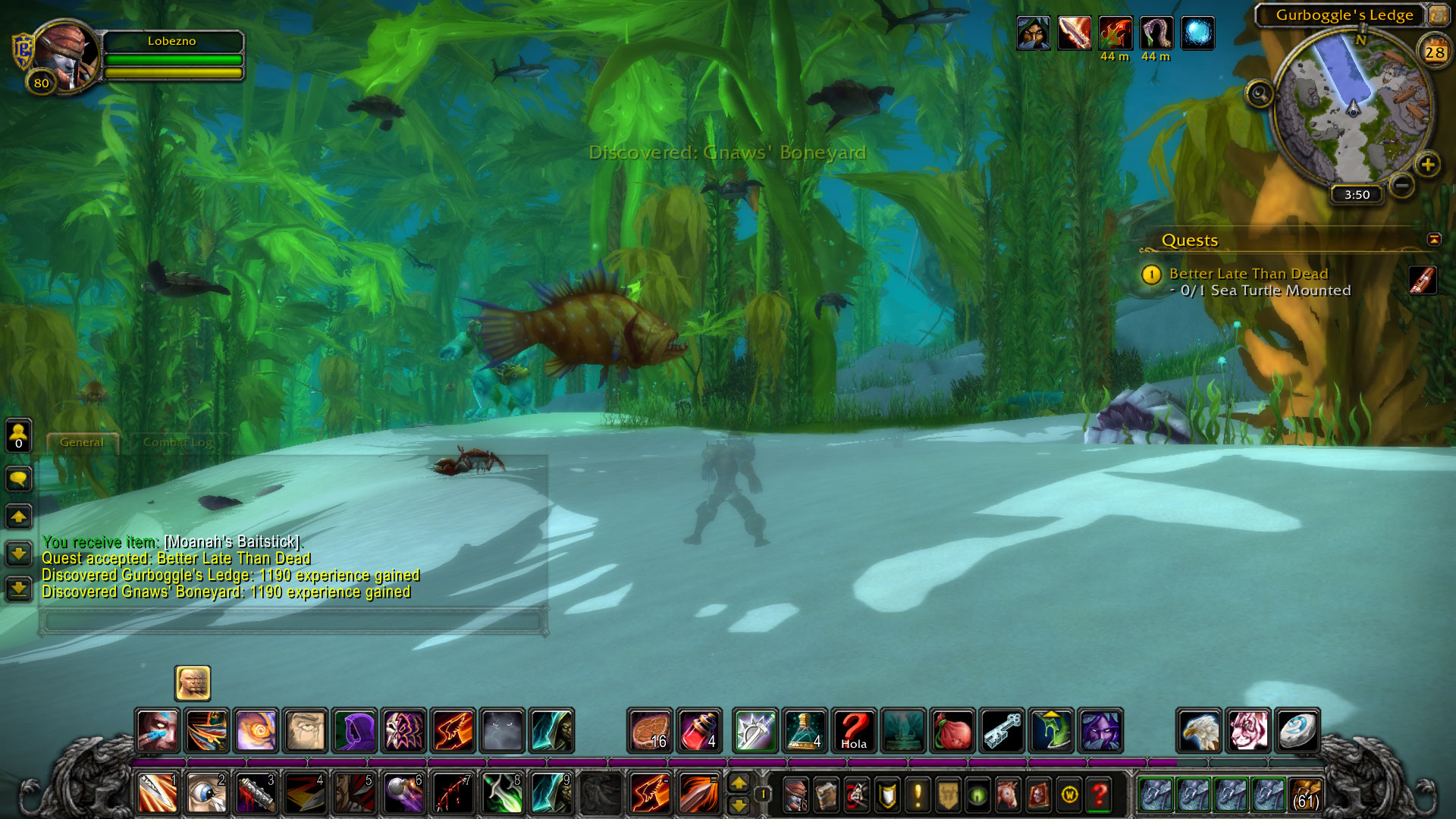Viewport: 1456px width, 819px height.
Task: Select the General chat tab
Action: coord(82,442)
